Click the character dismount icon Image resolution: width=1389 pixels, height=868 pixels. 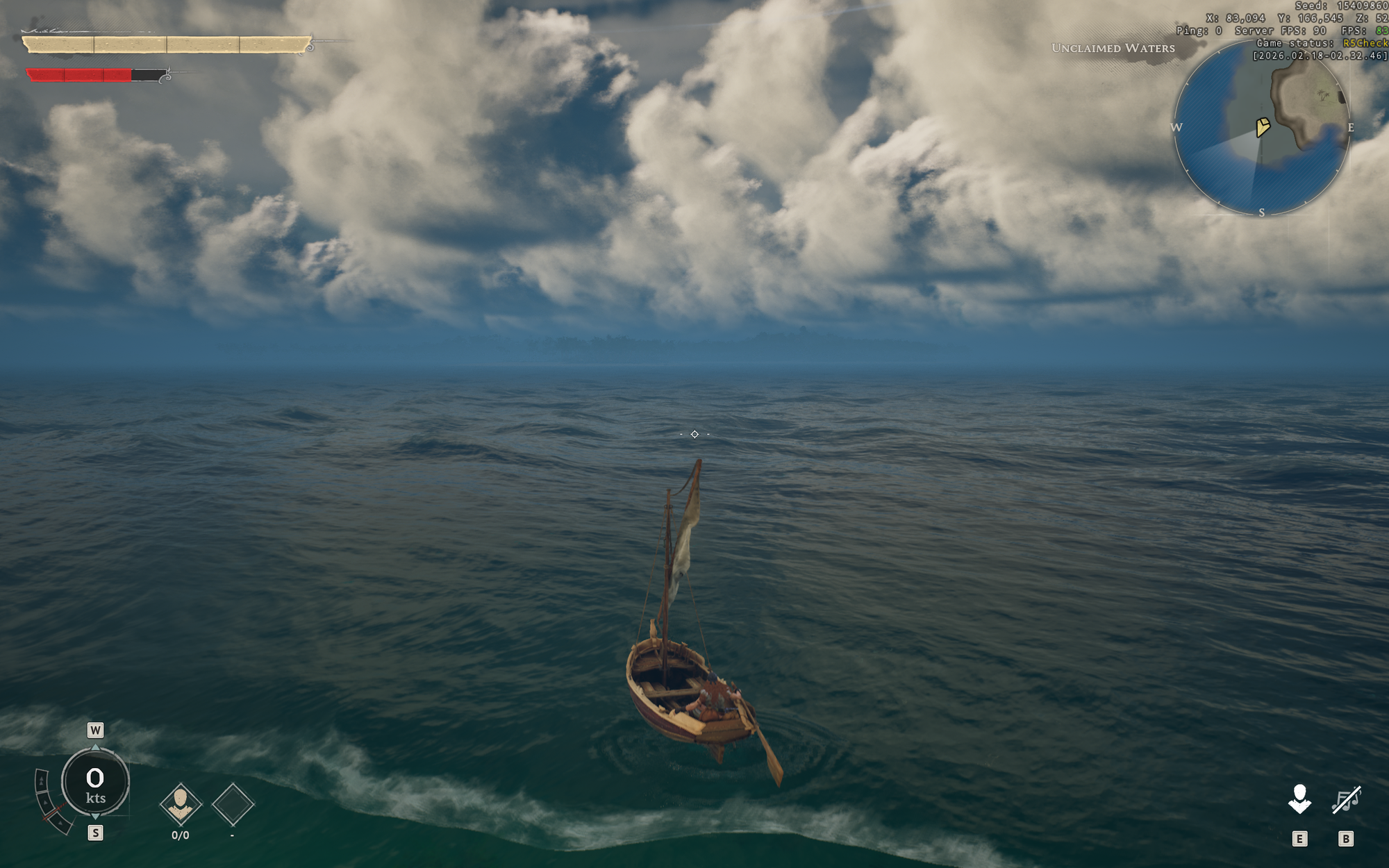[1299, 800]
